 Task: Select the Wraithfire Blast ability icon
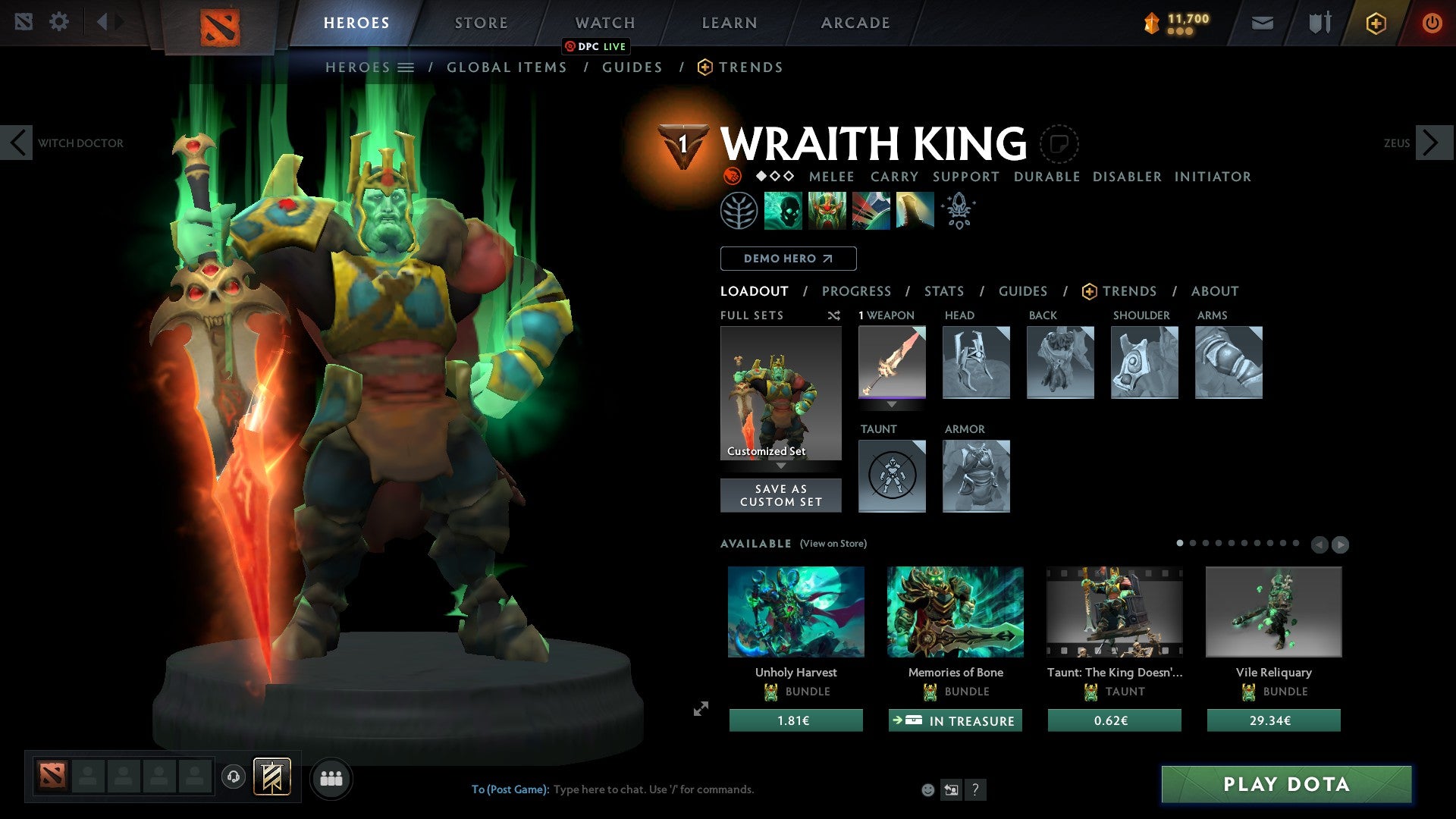click(781, 210)
